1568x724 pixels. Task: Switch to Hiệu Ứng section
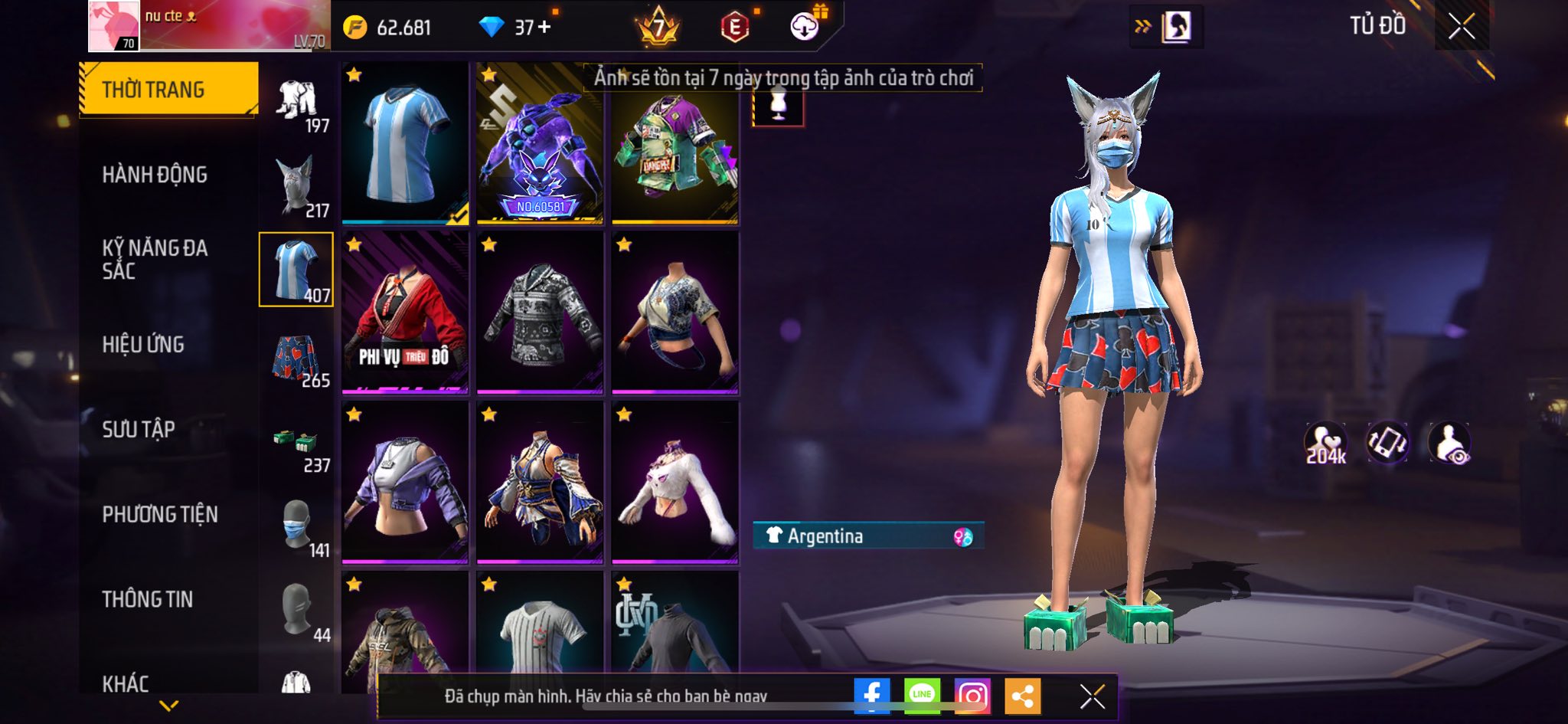(x=143, y=345)
